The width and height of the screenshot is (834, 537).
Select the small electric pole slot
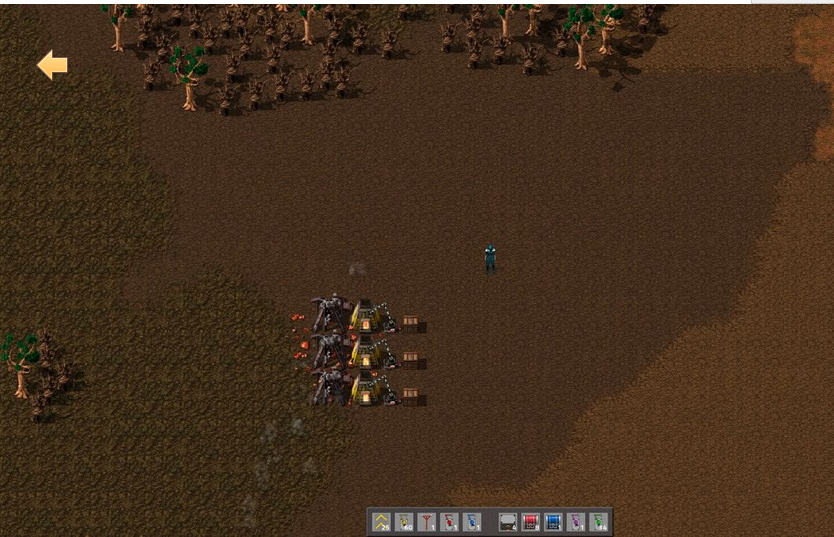tap(427, 521)
